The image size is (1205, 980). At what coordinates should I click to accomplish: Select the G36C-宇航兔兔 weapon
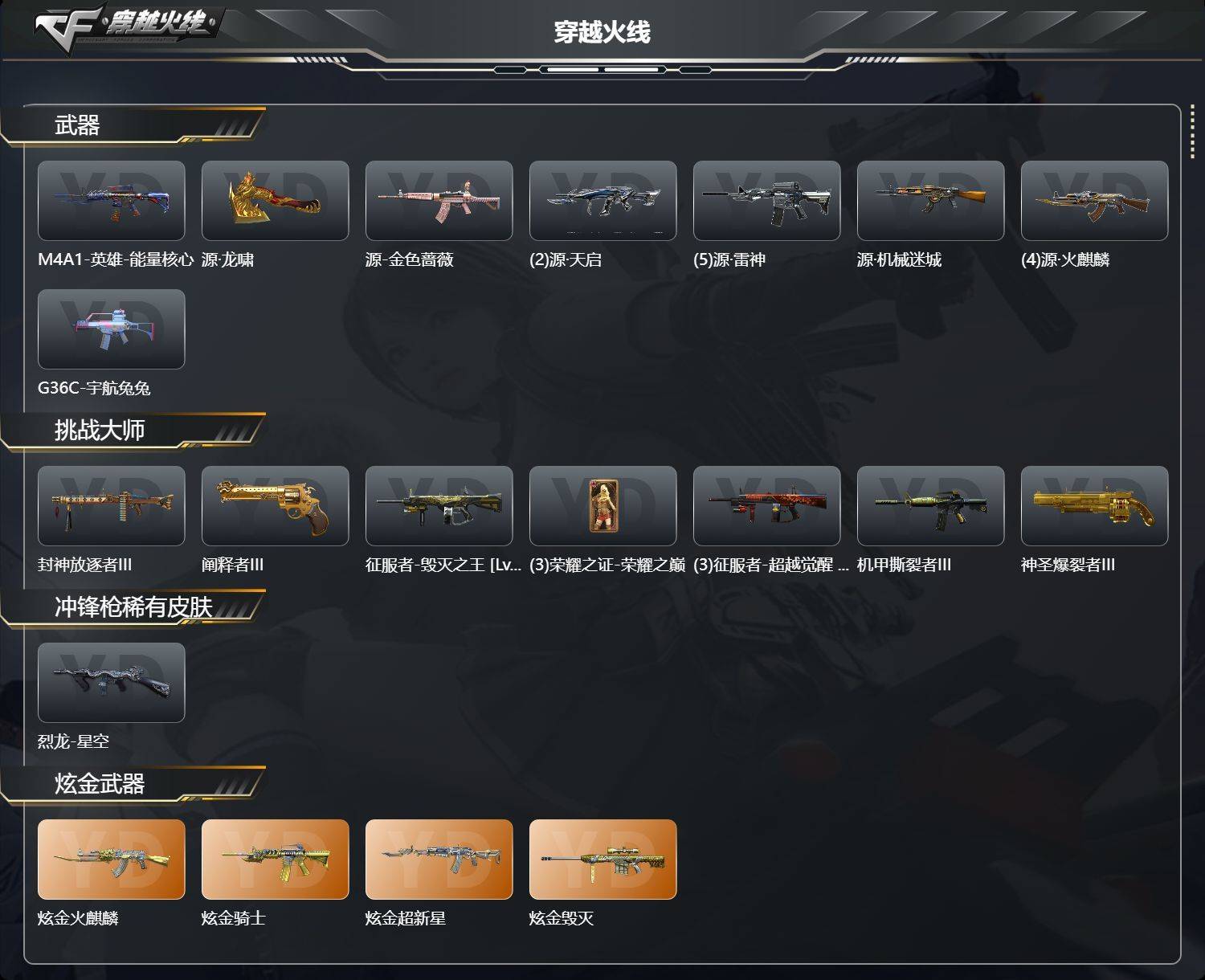tap(112, 329)
